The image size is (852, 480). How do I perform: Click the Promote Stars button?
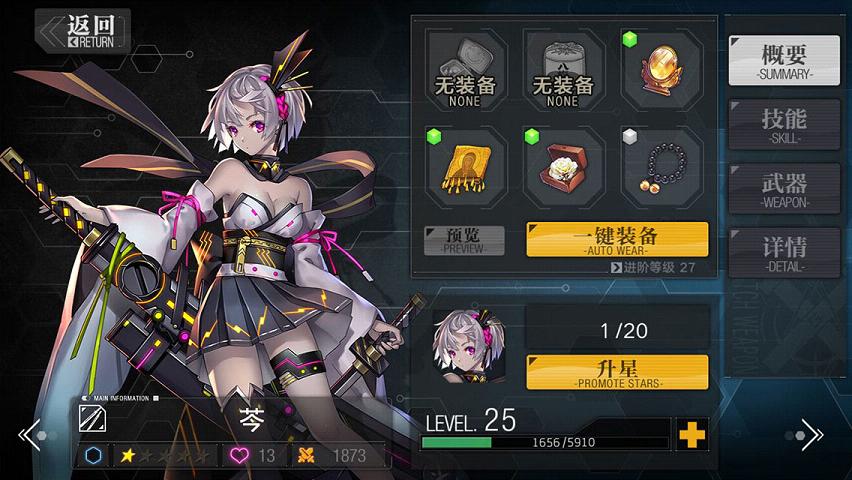(x=616, y=372)
